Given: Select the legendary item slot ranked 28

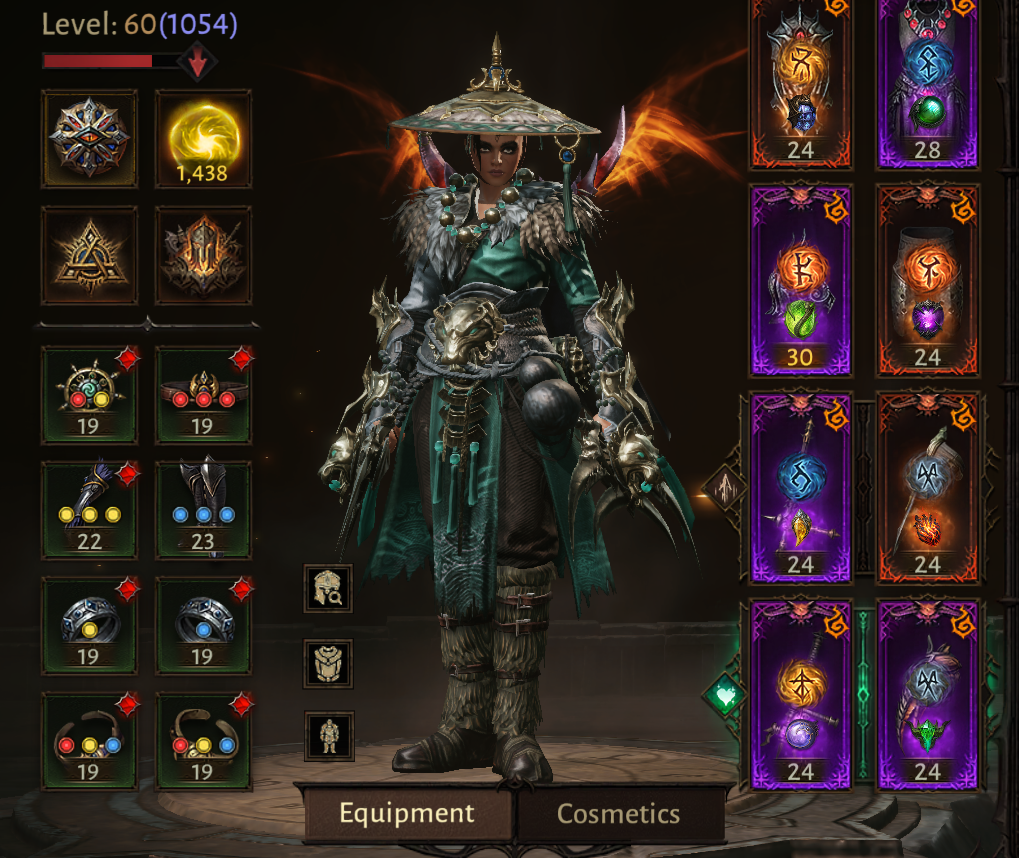Looking at the screenshot, I should click(x=927, y=82).
